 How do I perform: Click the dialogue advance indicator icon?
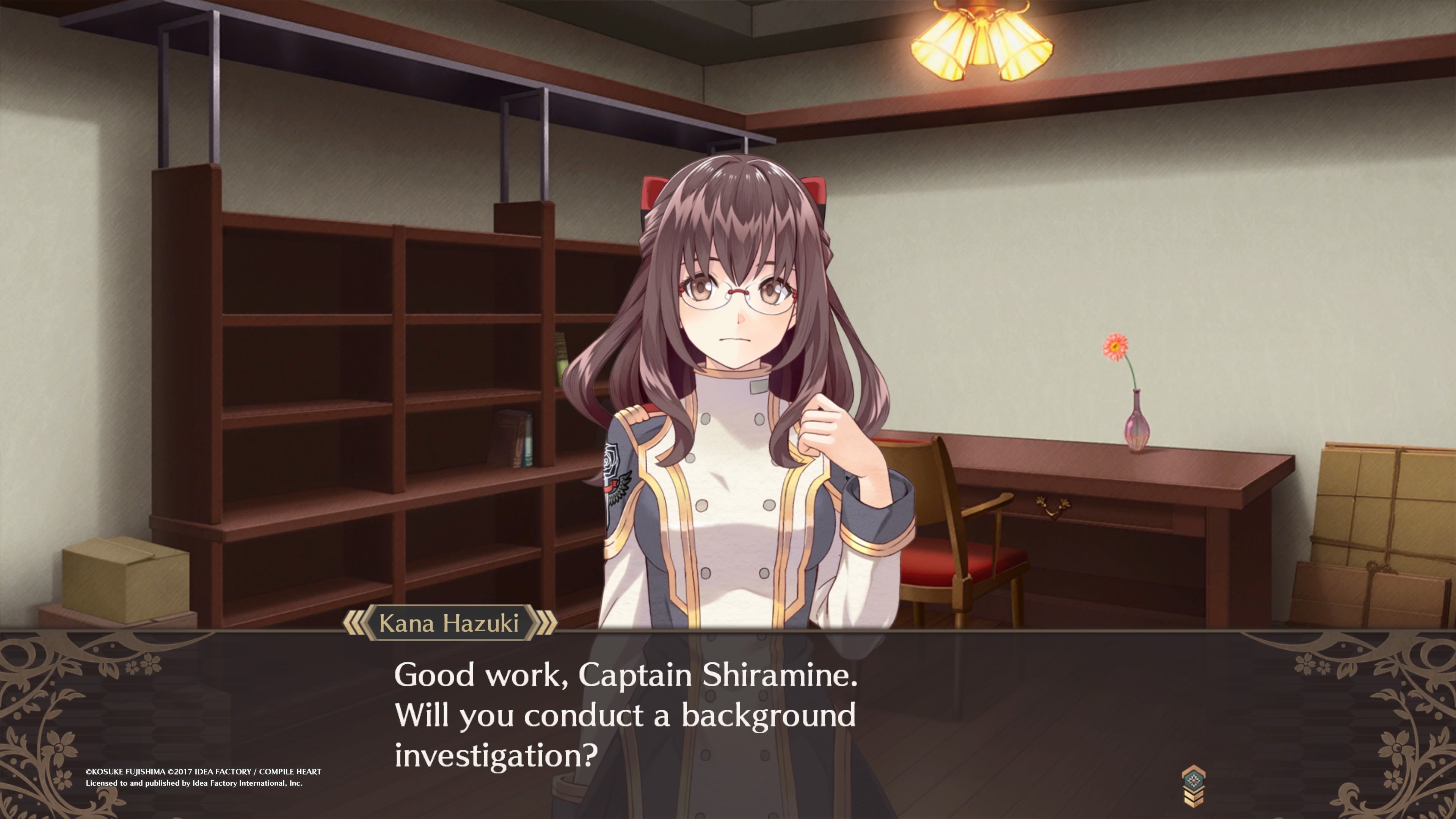(1192, 786)
